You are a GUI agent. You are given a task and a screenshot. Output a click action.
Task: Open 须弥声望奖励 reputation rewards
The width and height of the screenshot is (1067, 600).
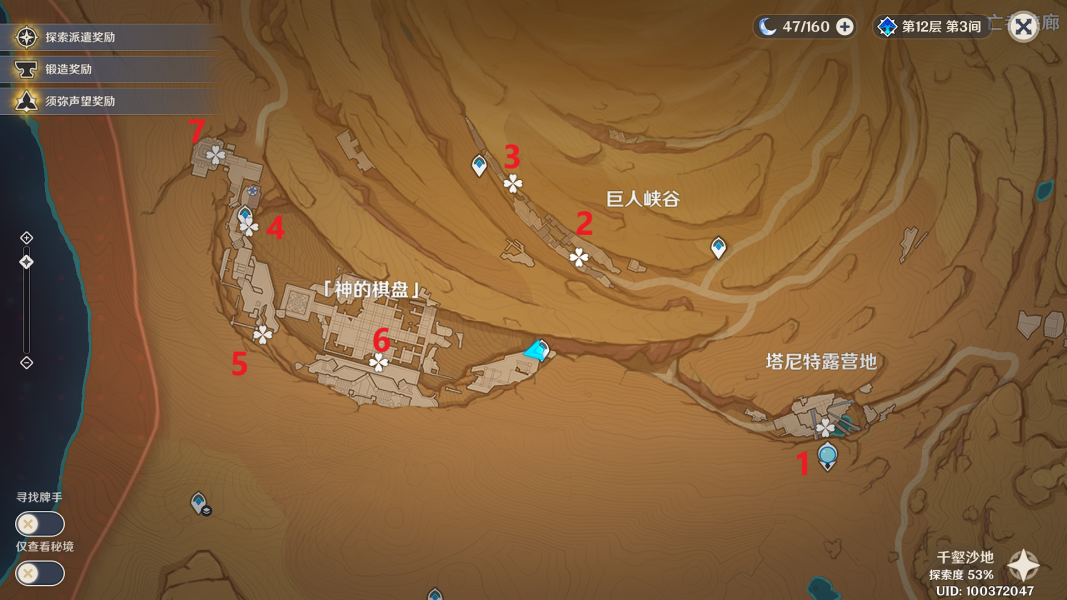(x=80, y=101)
